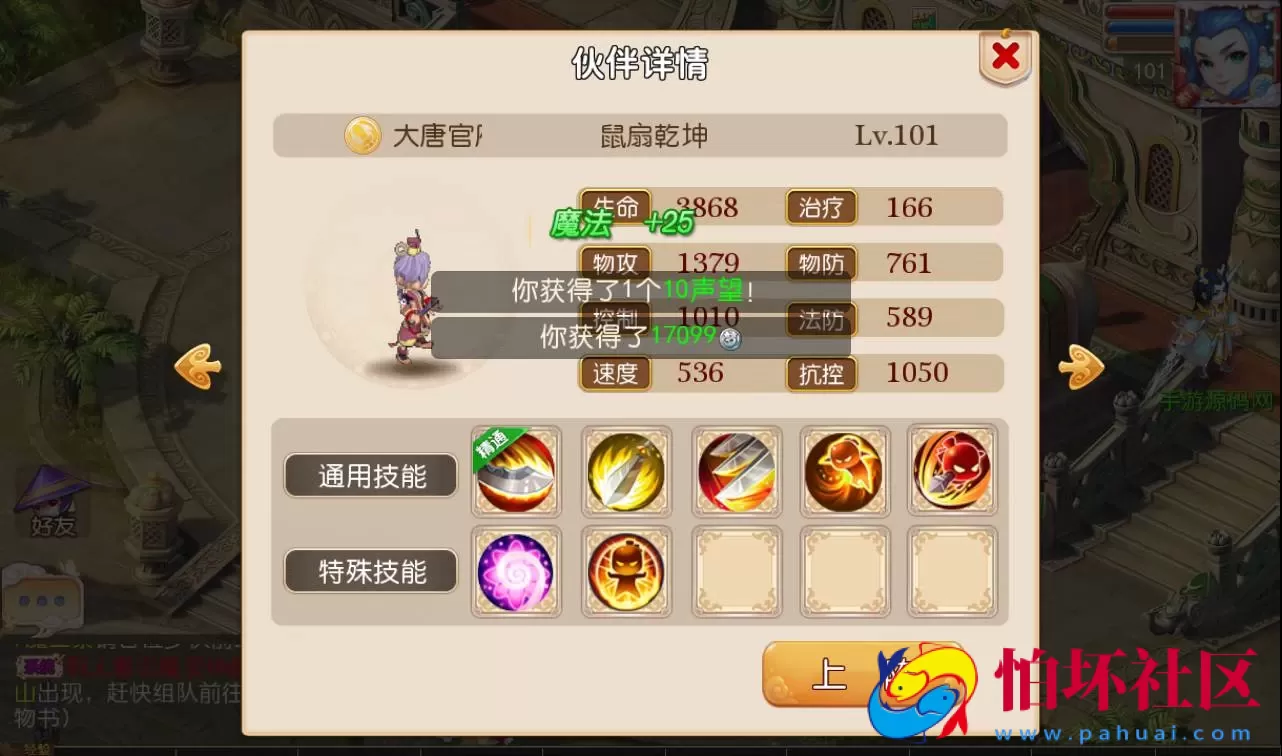Select the mastery dagger skill with 精通 badge

pos(516,470)
